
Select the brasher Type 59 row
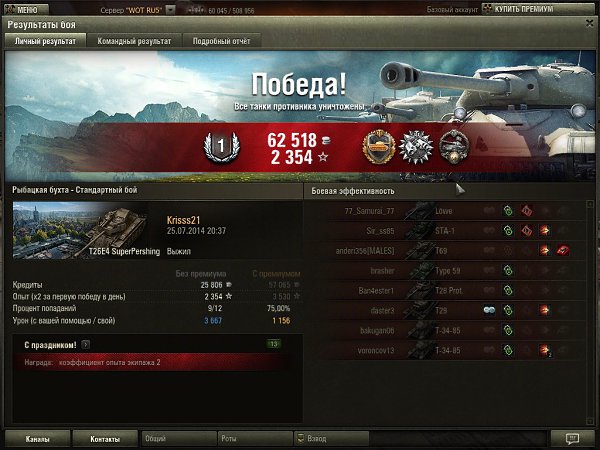coord(450,270)
